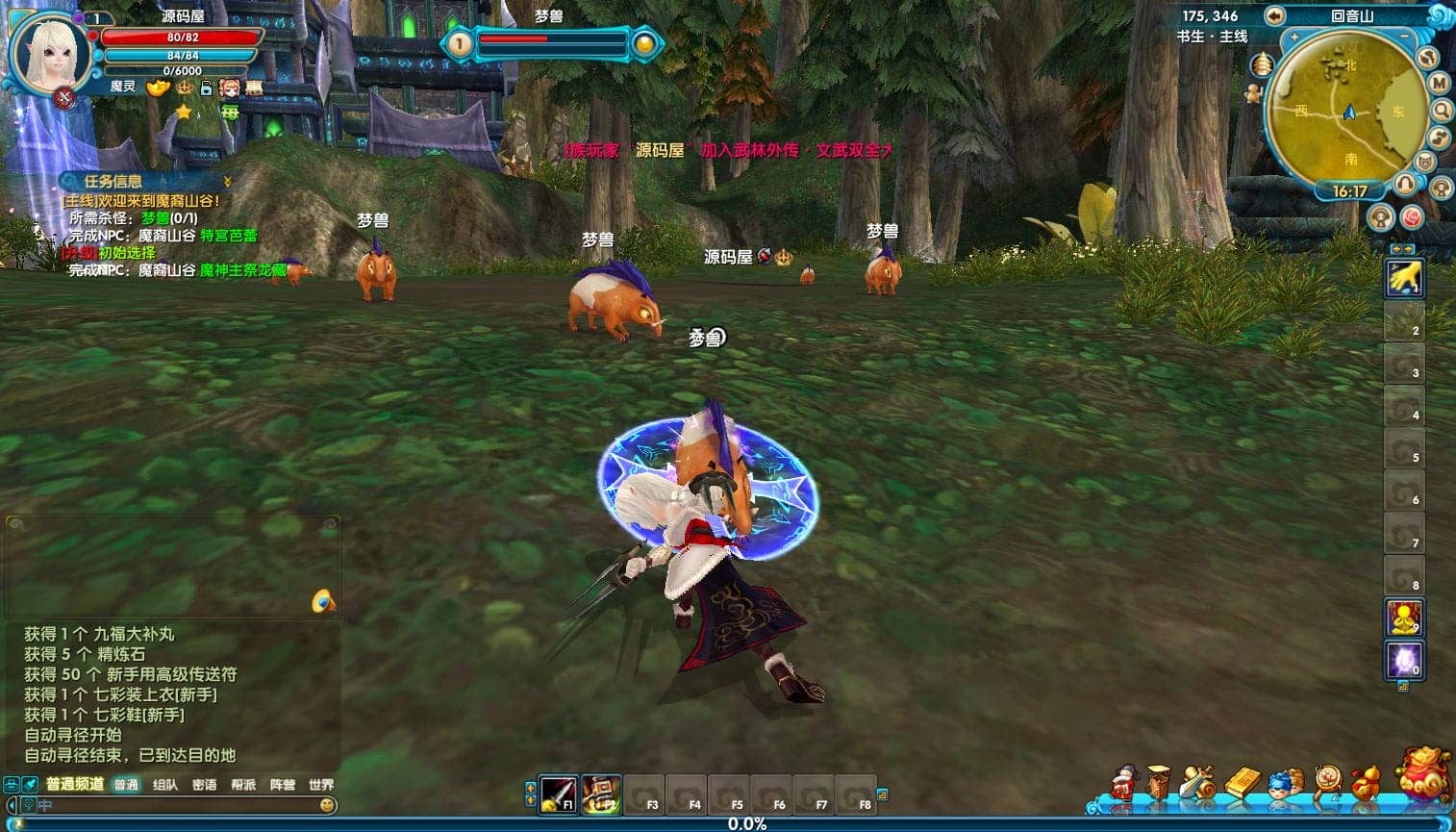This screenshot has width=1456, height=832.
Task: Use the F1 sword attack skill
Action: [558, 794]
